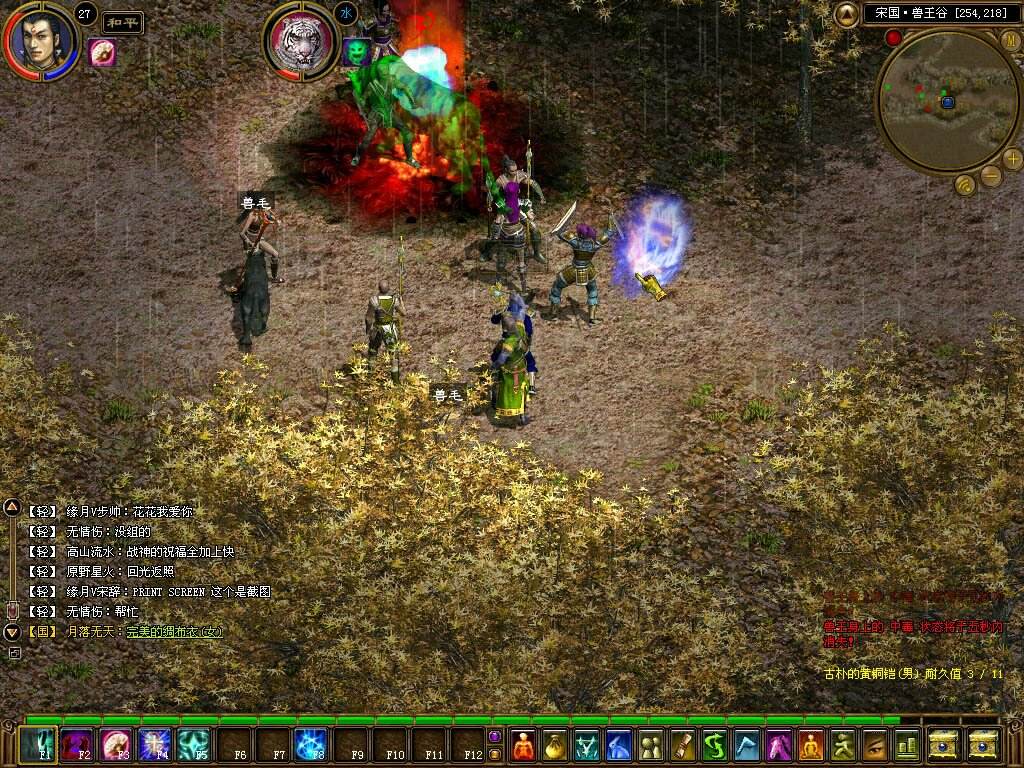Click the minimap
This screenshot has height=768, width=1024.
tap(947, 101)
